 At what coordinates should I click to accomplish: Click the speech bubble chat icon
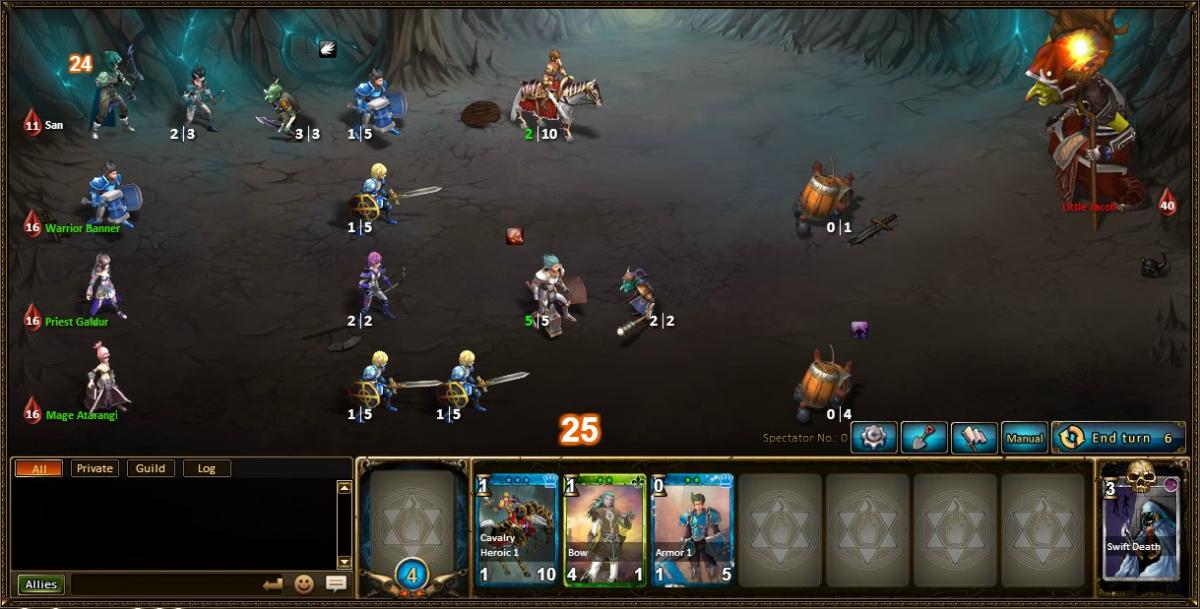click(336, 584)
